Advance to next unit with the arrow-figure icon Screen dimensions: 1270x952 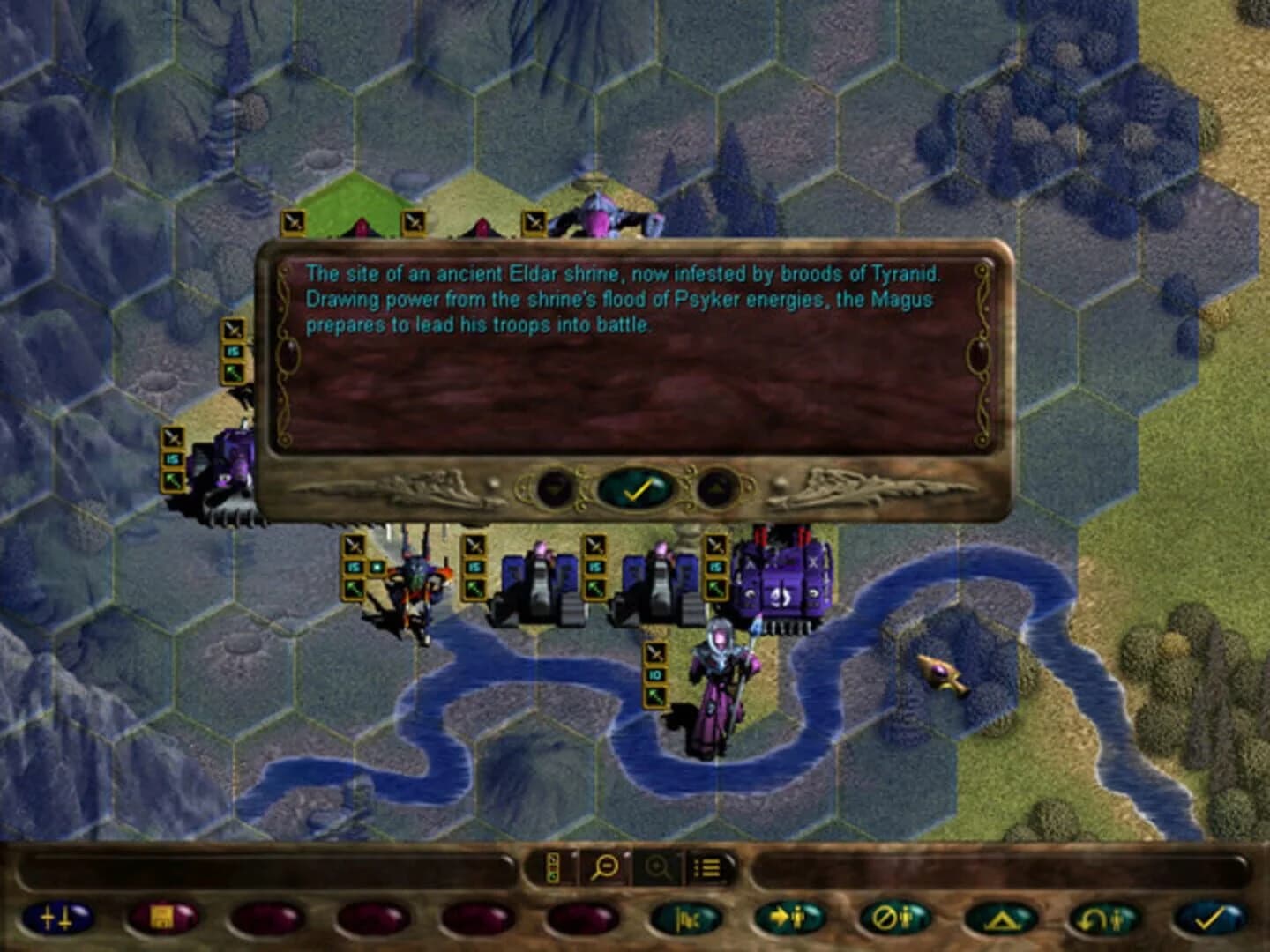788,917
